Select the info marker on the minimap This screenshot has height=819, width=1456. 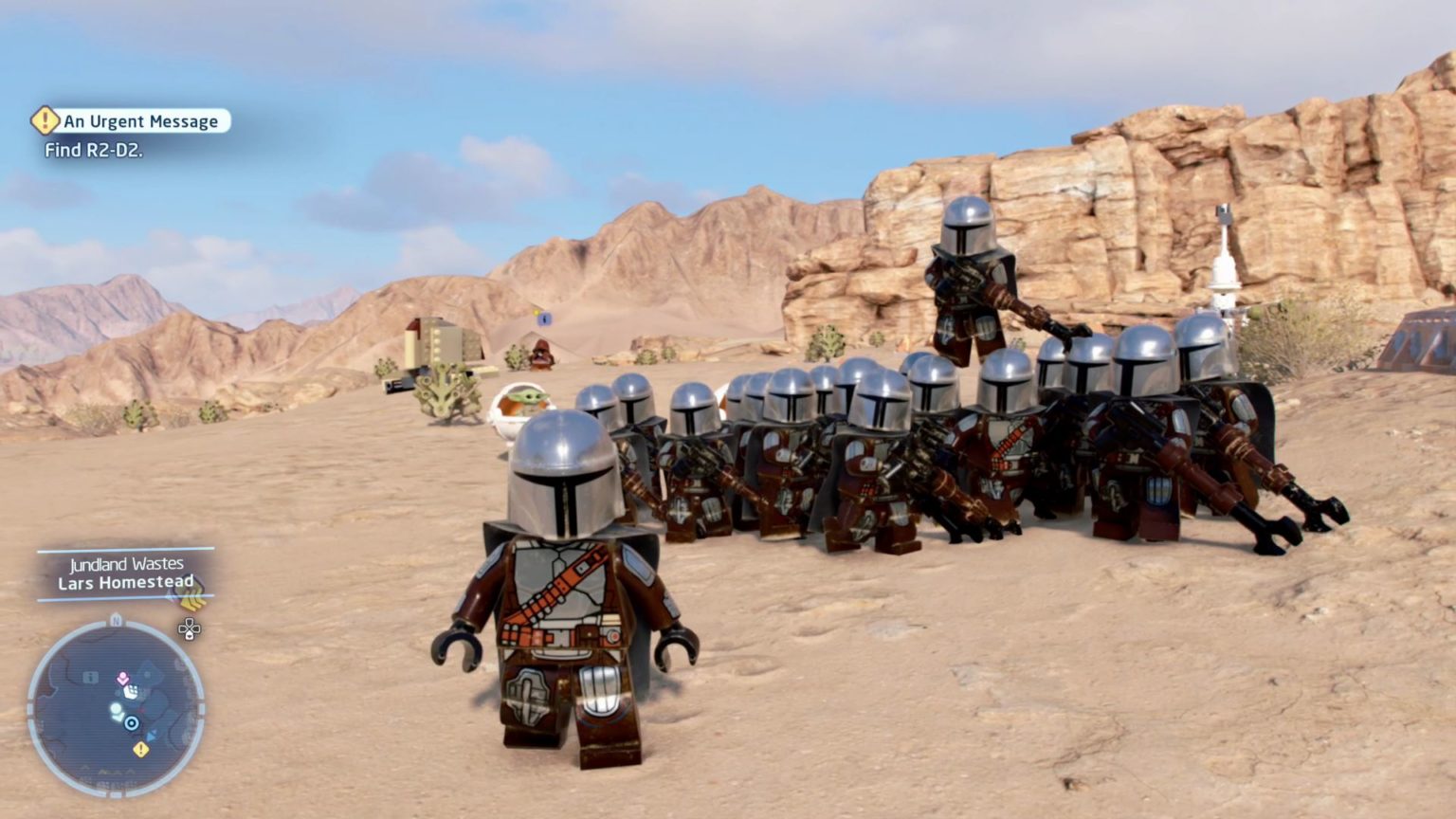(91, 677)
